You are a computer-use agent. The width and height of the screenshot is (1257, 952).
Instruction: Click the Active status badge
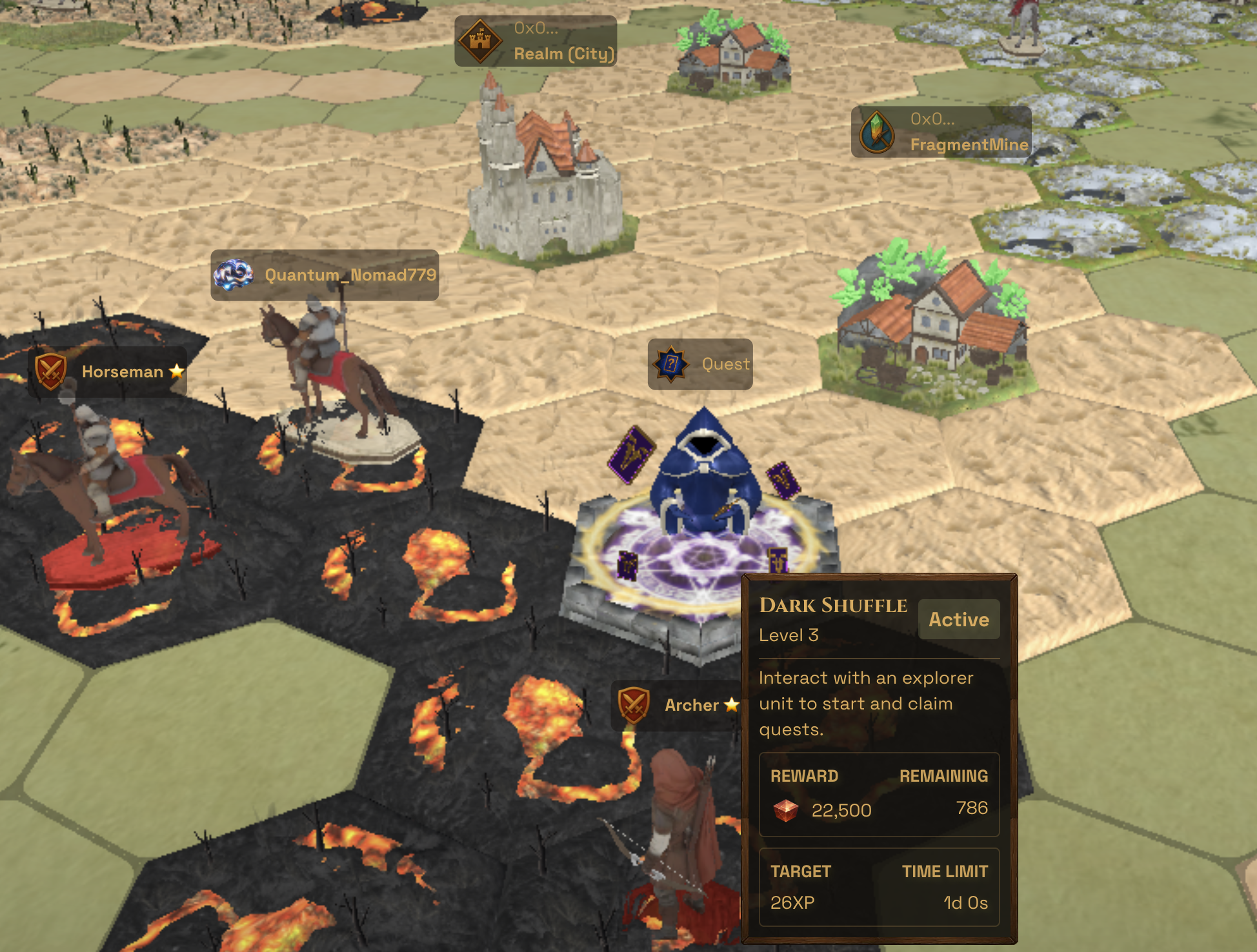(958, 620)
